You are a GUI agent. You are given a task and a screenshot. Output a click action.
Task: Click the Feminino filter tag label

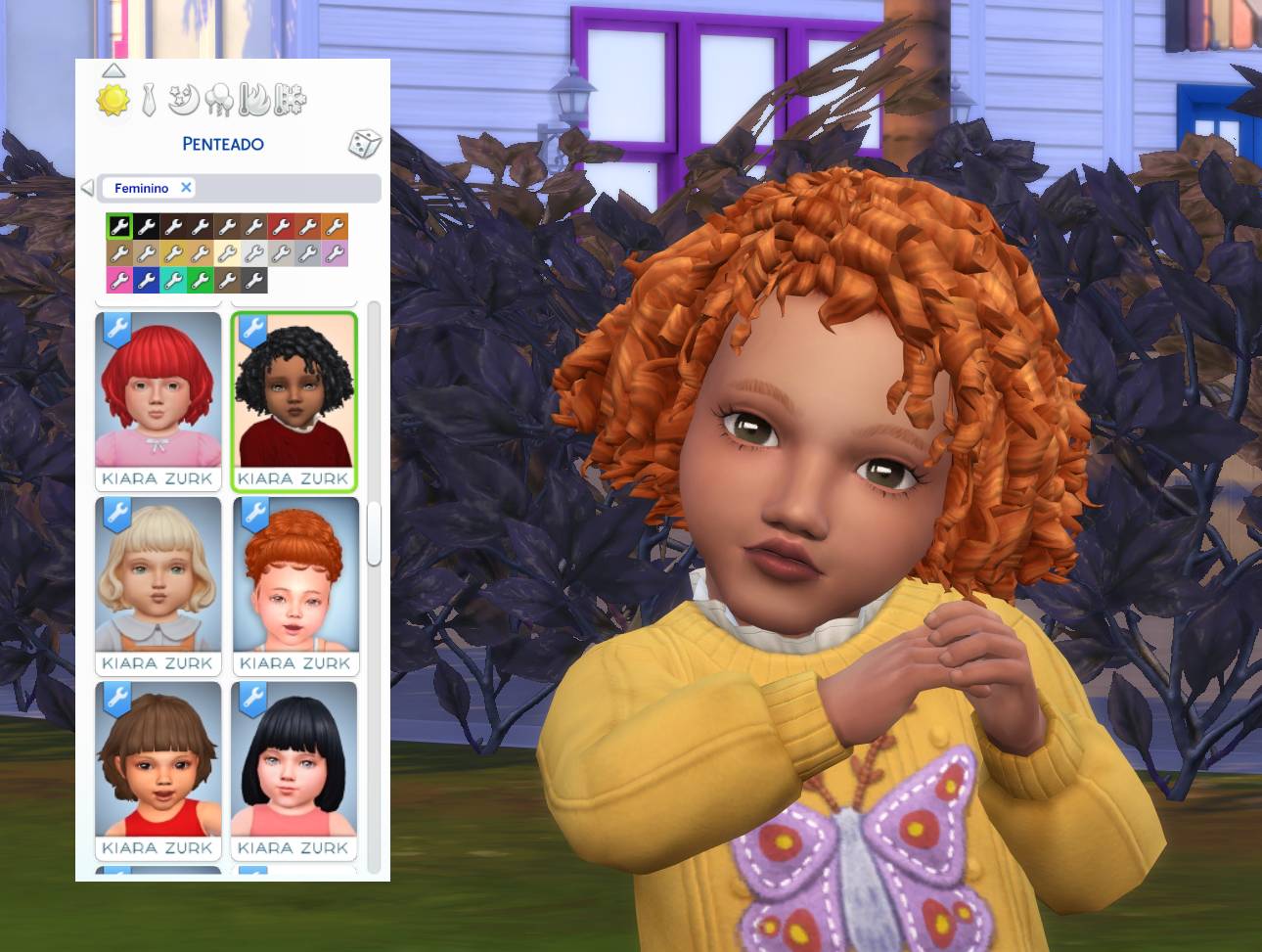141,188
